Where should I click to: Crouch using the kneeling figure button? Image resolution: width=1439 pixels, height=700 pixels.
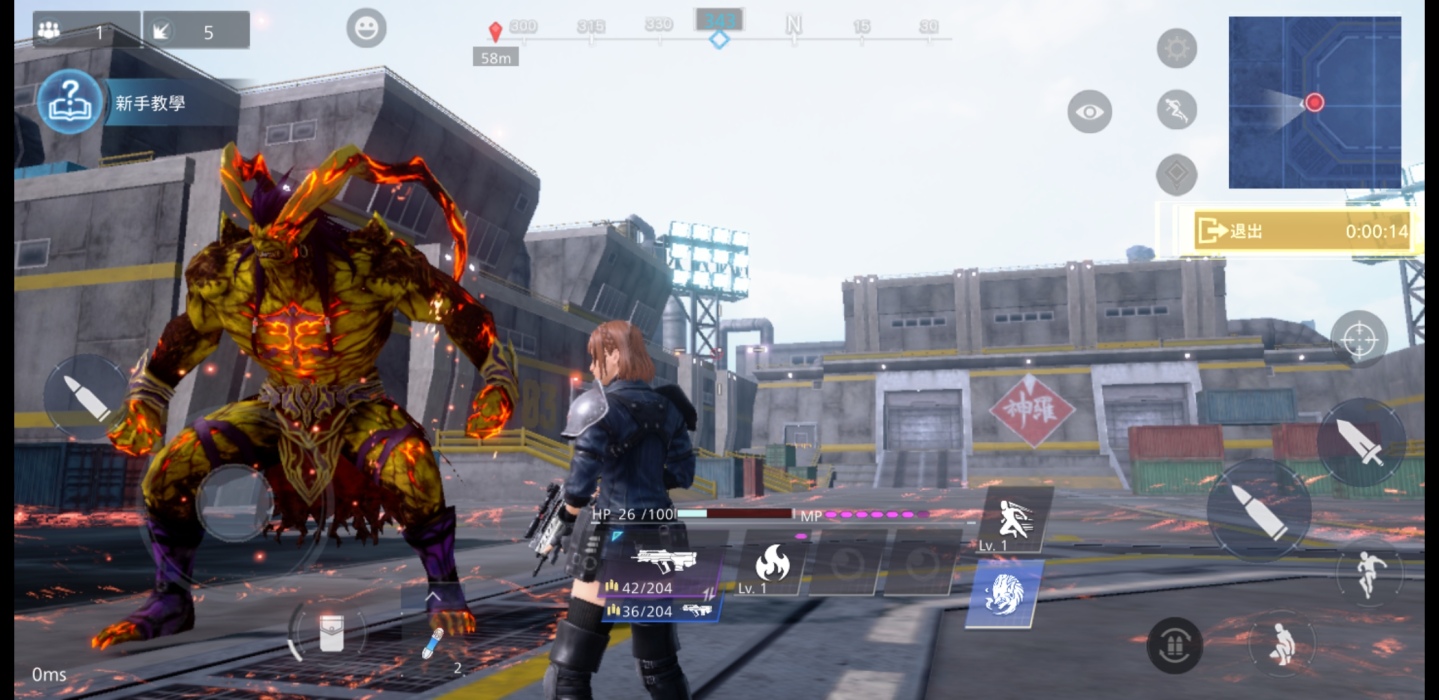pyautogui.click(x=1281, y=643)
